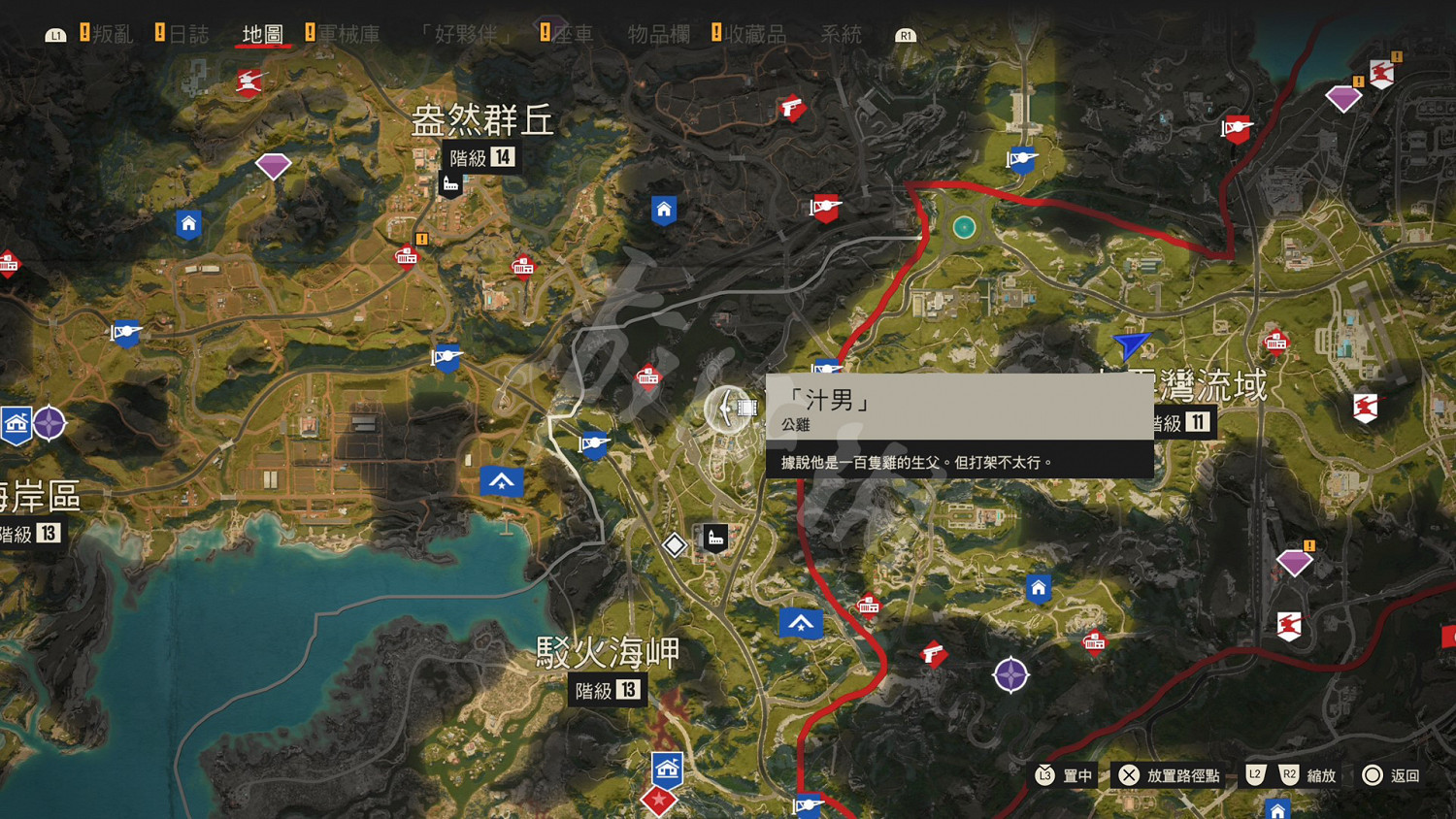The width and height of the screenshot is (1456, 819).
Task: Select the "汁男" rooster companion icon
Action: point(728,409)
